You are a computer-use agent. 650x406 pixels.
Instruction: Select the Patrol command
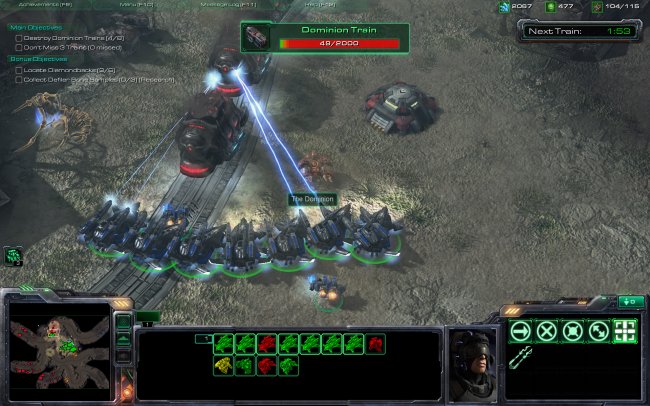coord(598,331)
